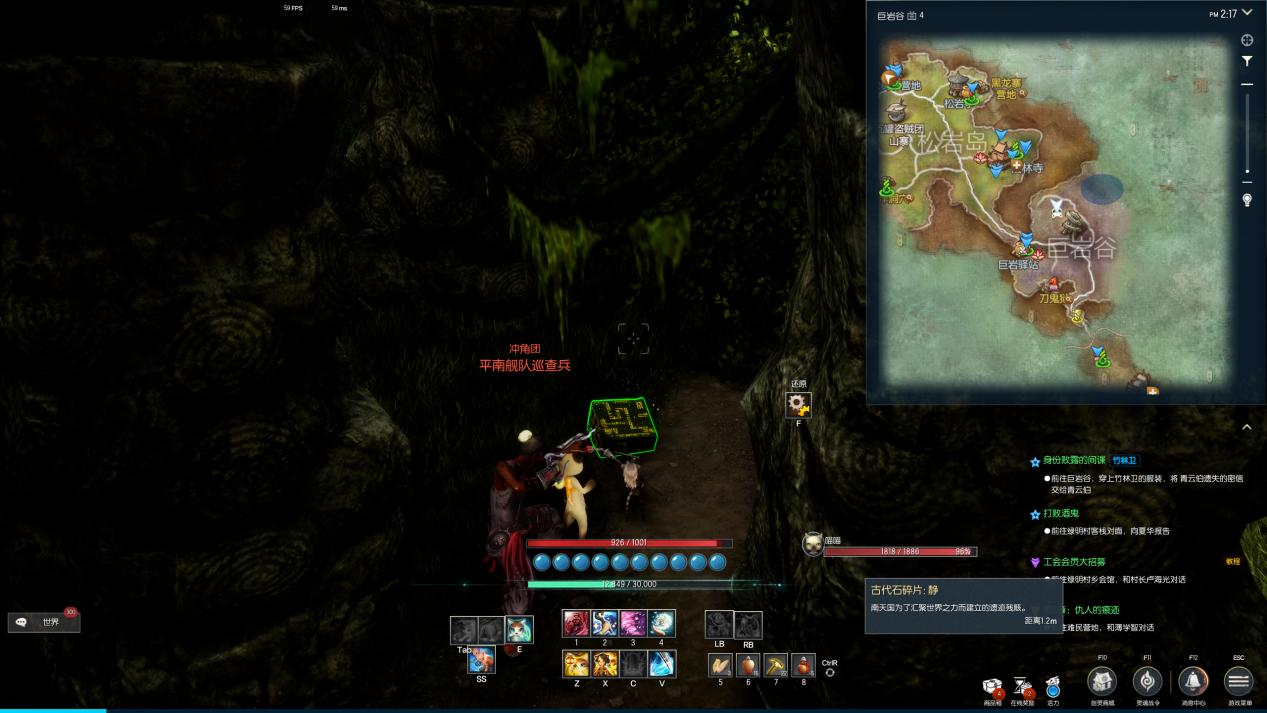Use the red potion in slot 6
This screenshot has height=713, width=1267.
(x=748, y=665)
